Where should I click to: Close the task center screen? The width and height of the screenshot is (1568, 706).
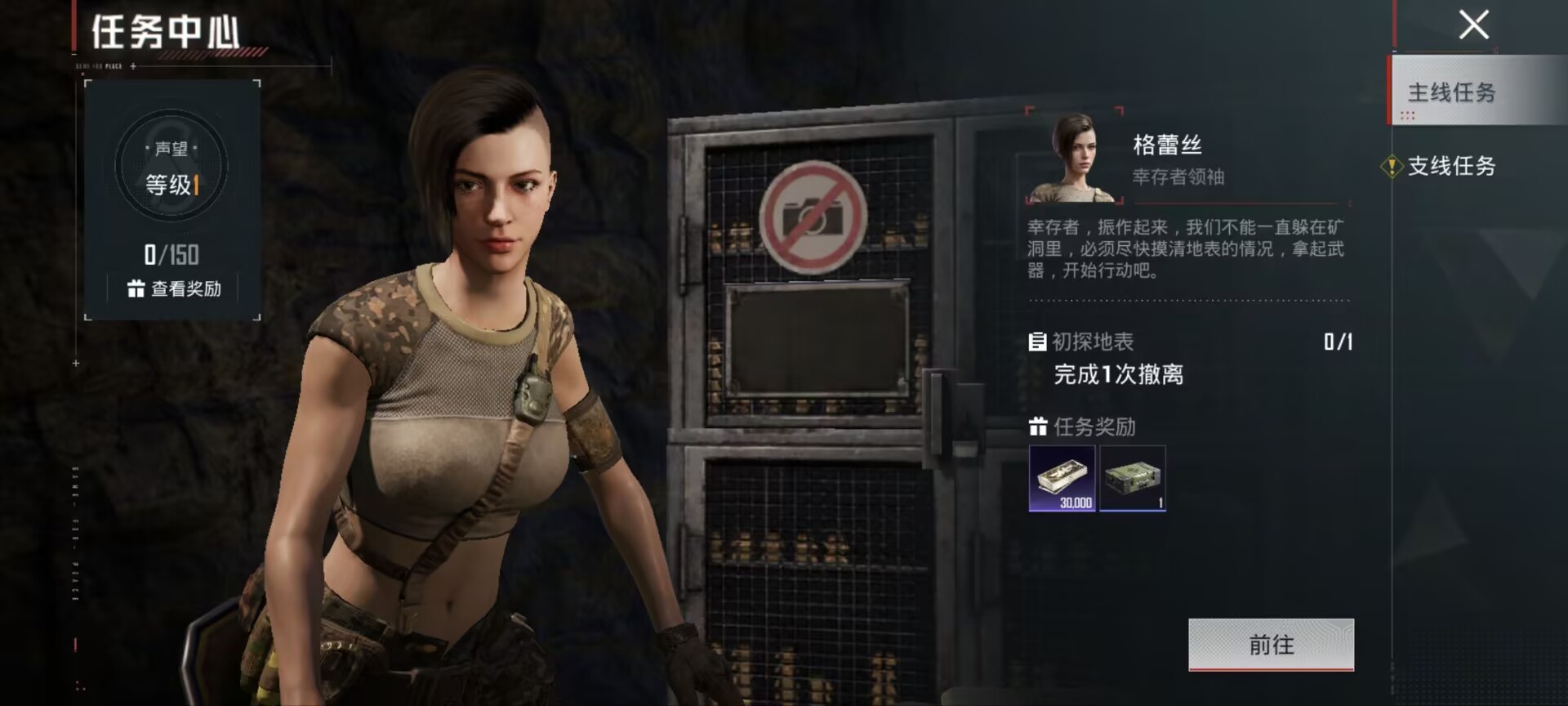tap(1473, 25)
